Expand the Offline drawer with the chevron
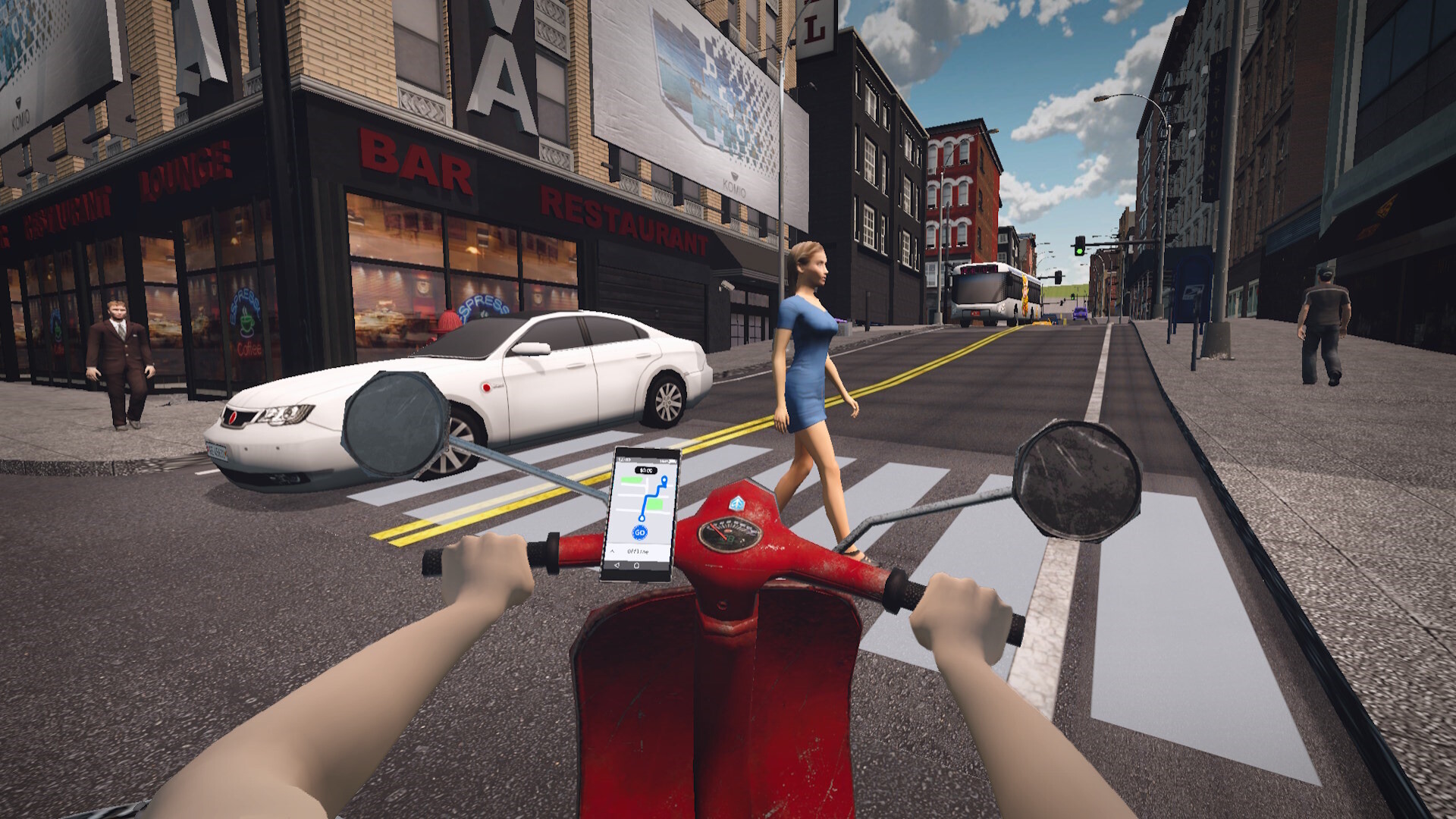Viewport: 1456px width, 819px height. (612, 551)
